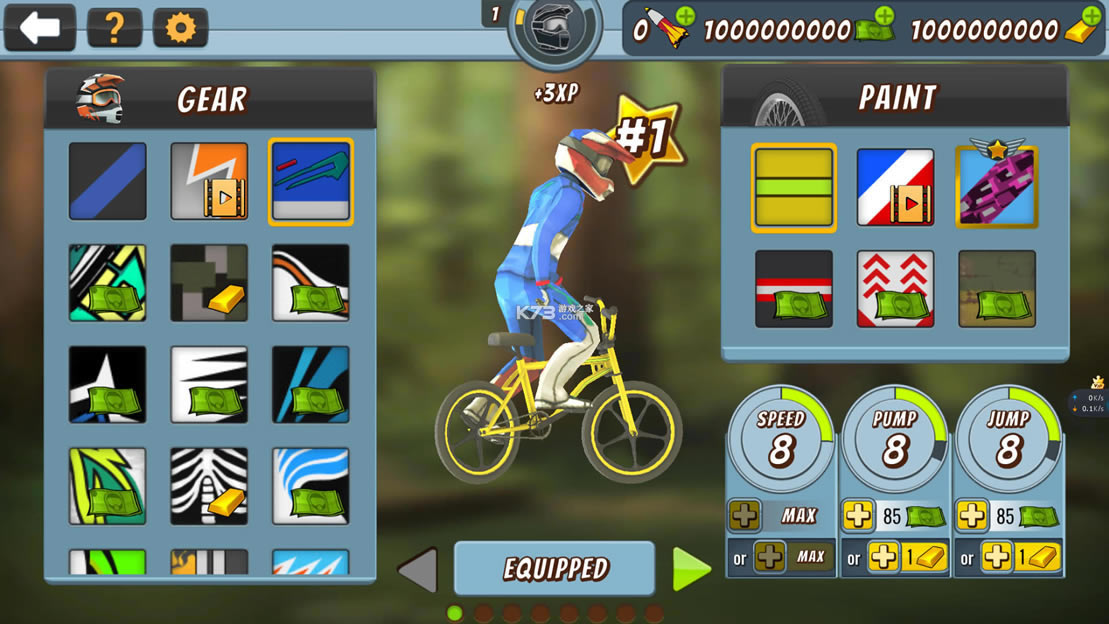Open the question mark help screen
Screen dimensions: 1109x624
[114, 27]
